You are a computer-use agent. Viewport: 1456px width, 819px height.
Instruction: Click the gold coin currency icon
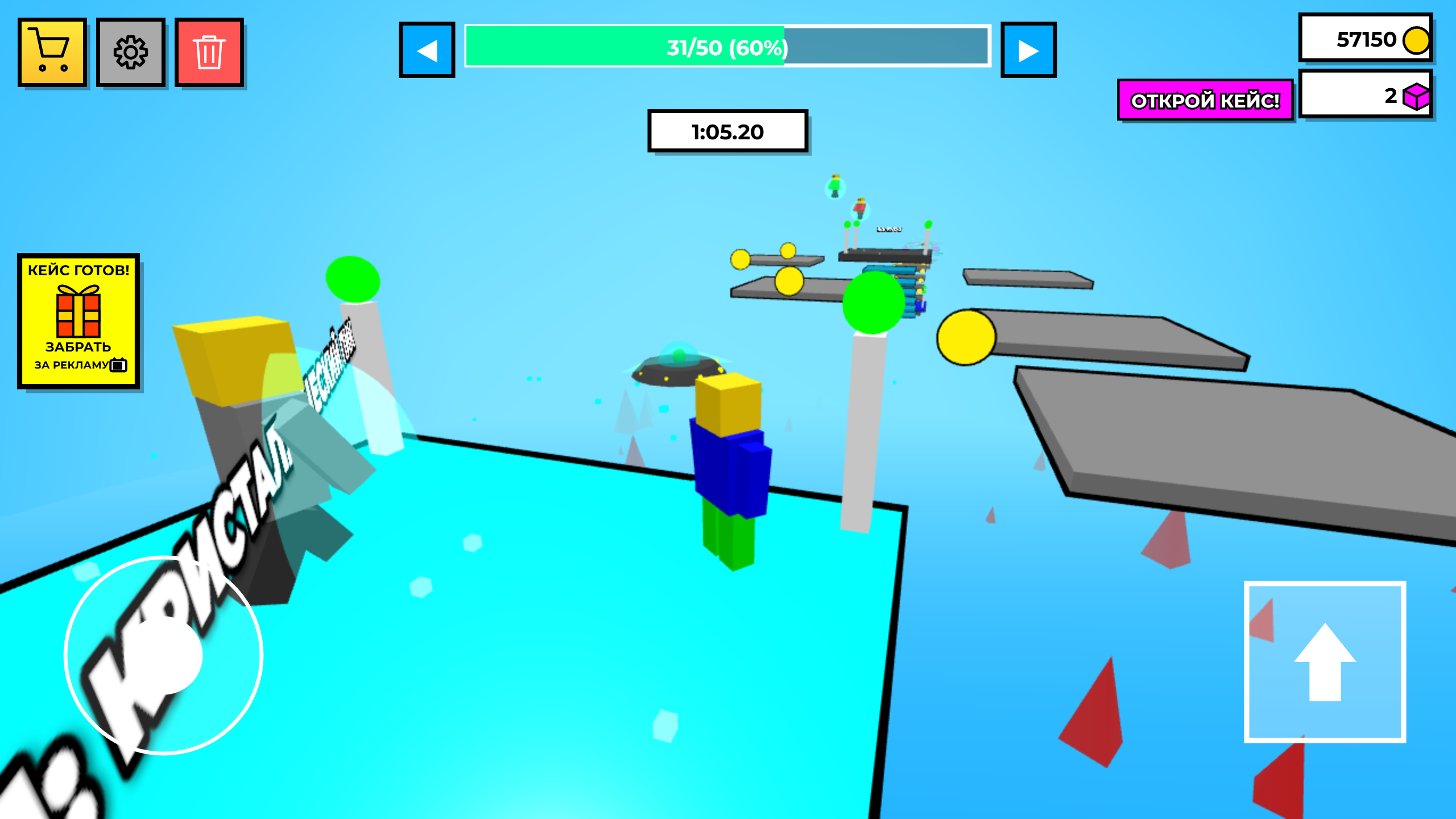coord(1416,40)
